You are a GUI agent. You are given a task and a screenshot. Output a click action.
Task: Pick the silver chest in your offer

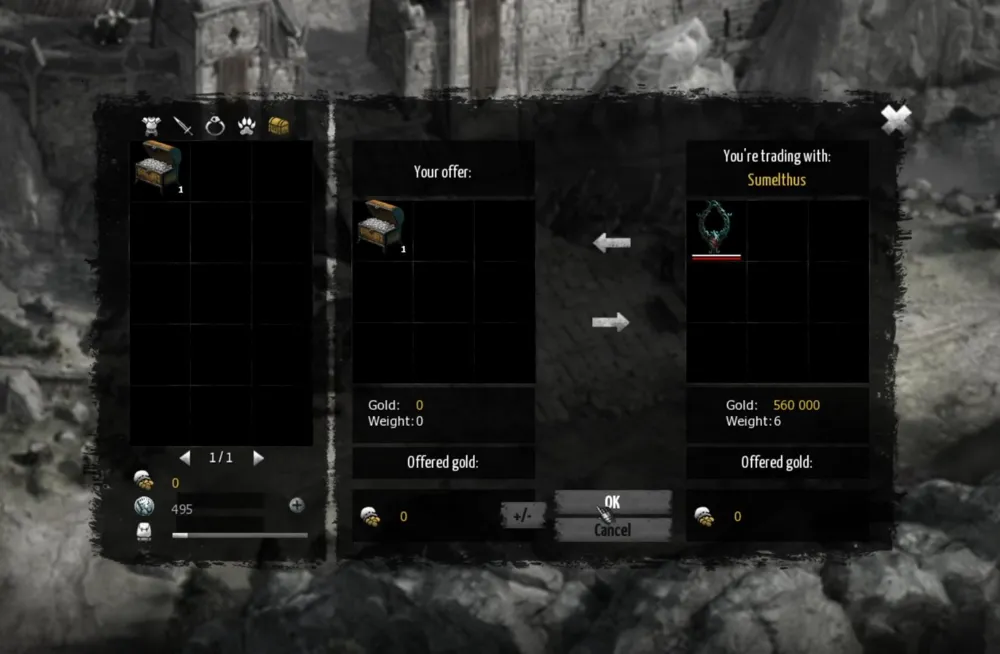pyautogui.click(x=382, y=227)
